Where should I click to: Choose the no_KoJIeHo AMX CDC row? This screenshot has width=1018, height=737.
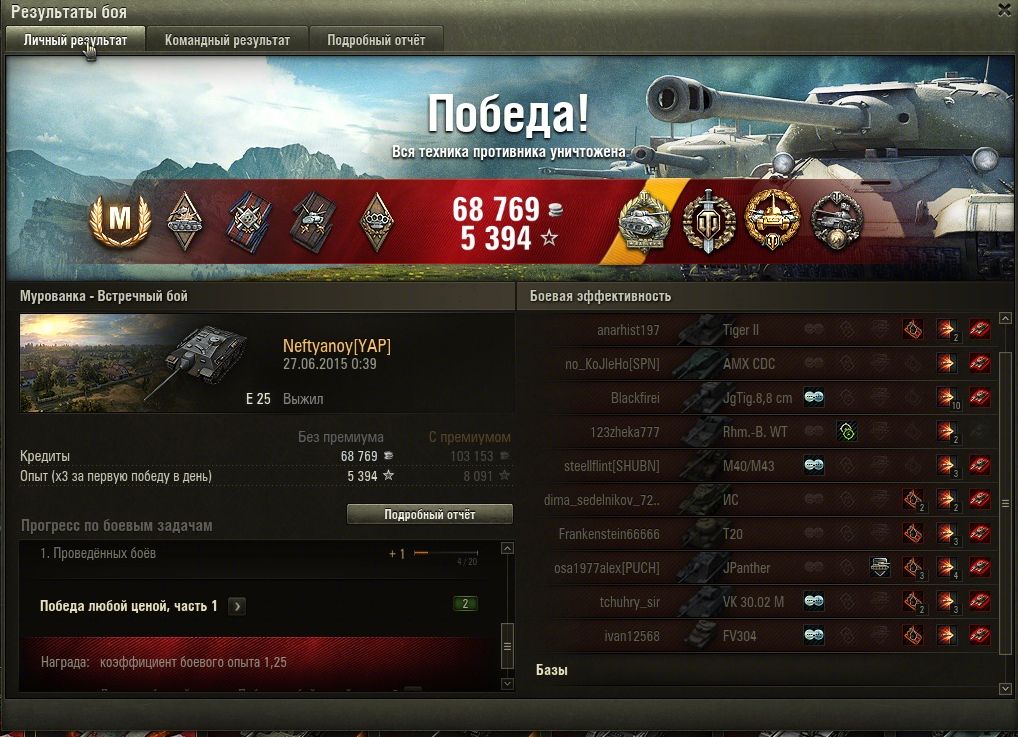(x=760, y=364)
